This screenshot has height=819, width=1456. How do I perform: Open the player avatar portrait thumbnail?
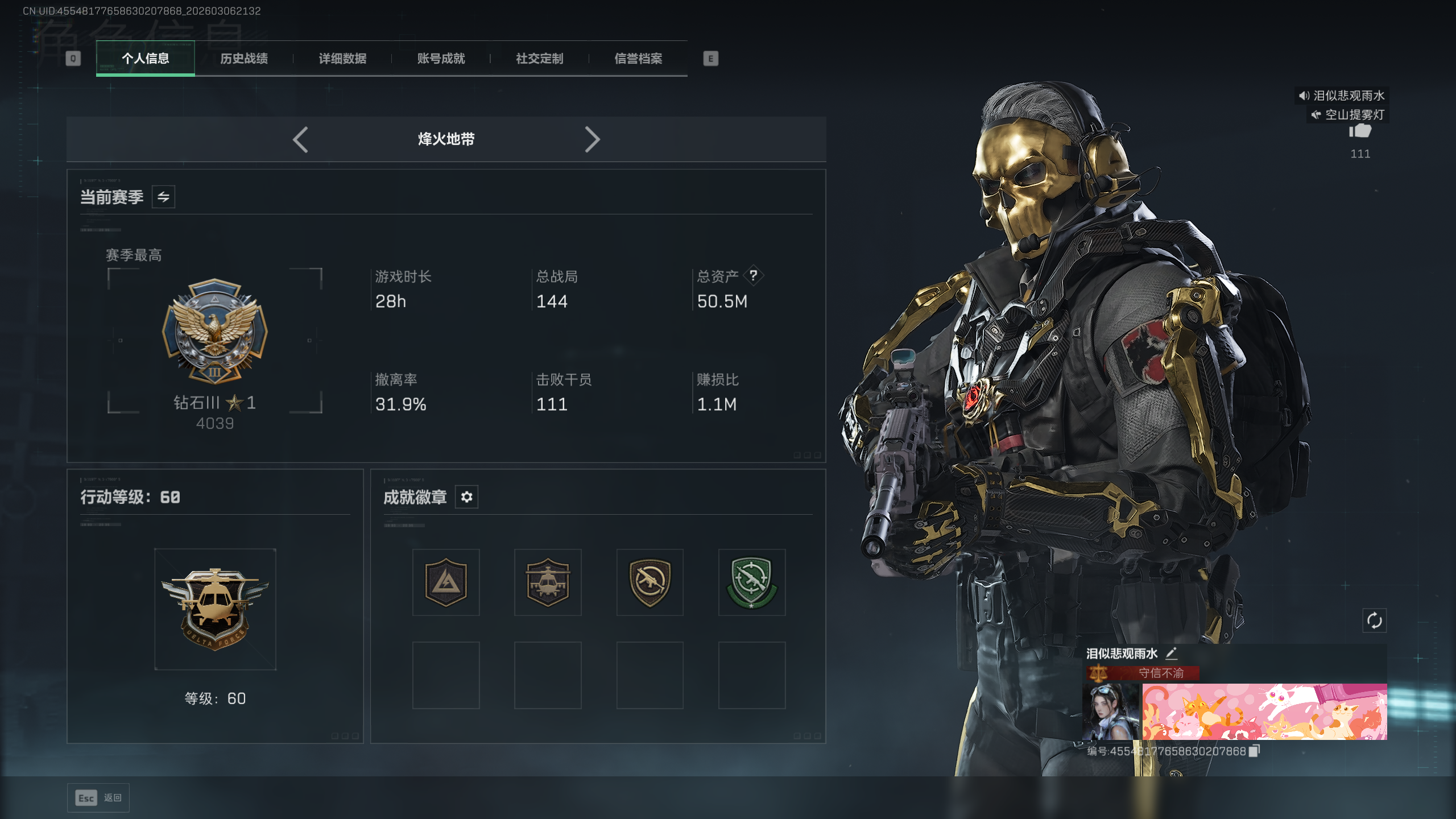click(1111, 712)
